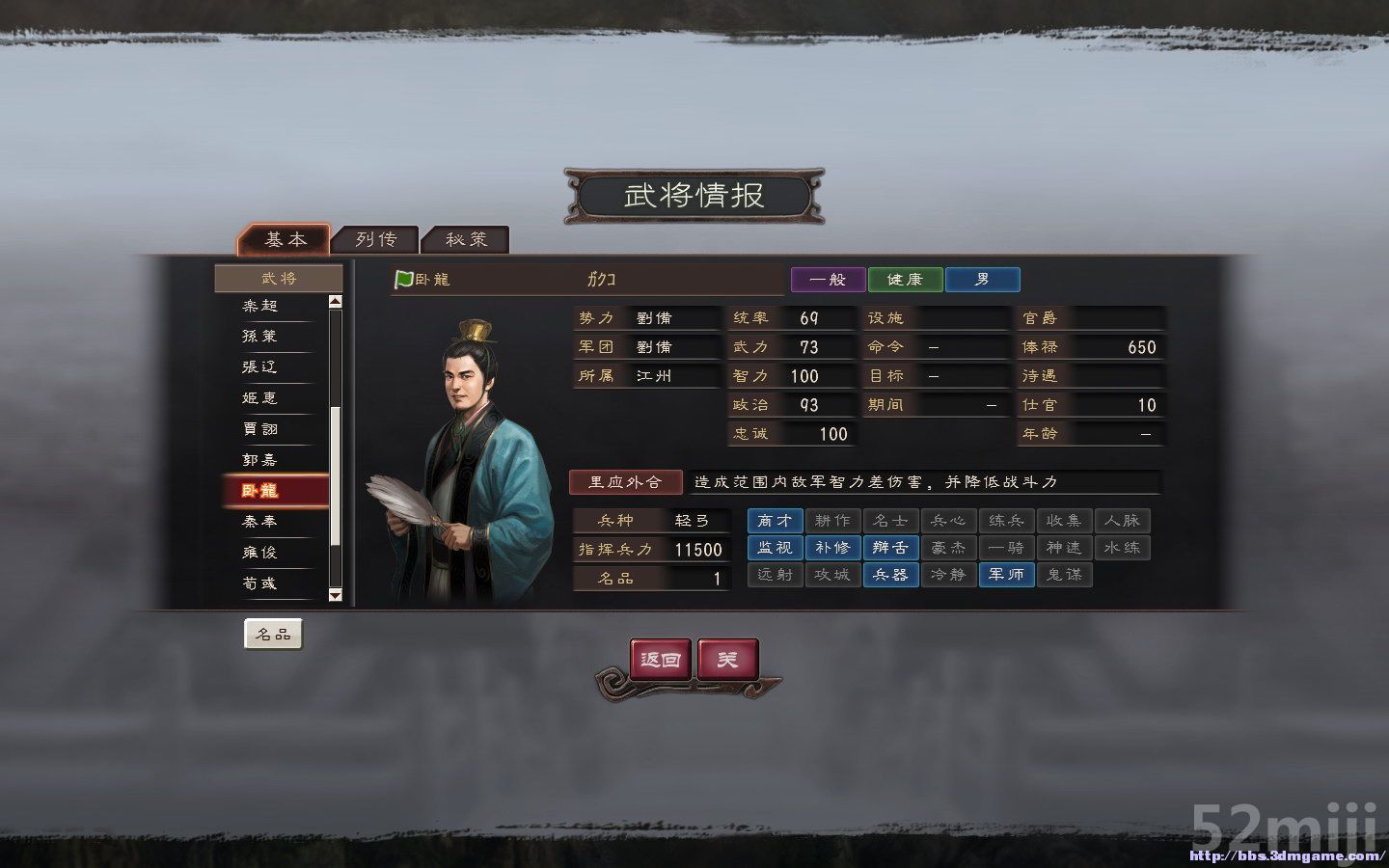Click the 男 gender badge
Viewport: 1389px width, 868px height.
(x=982, y=279)
